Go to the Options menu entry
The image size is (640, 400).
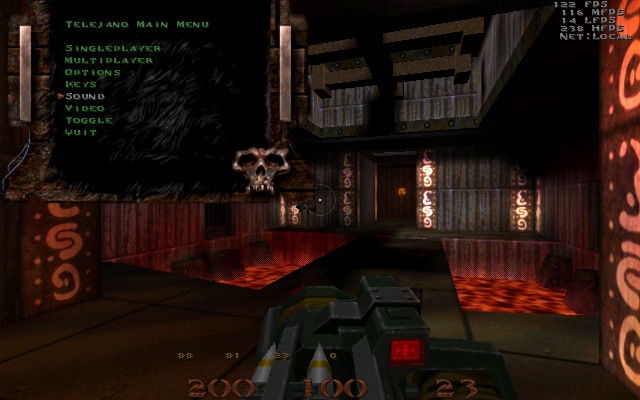pyautogui.click(x=92, y=72)
